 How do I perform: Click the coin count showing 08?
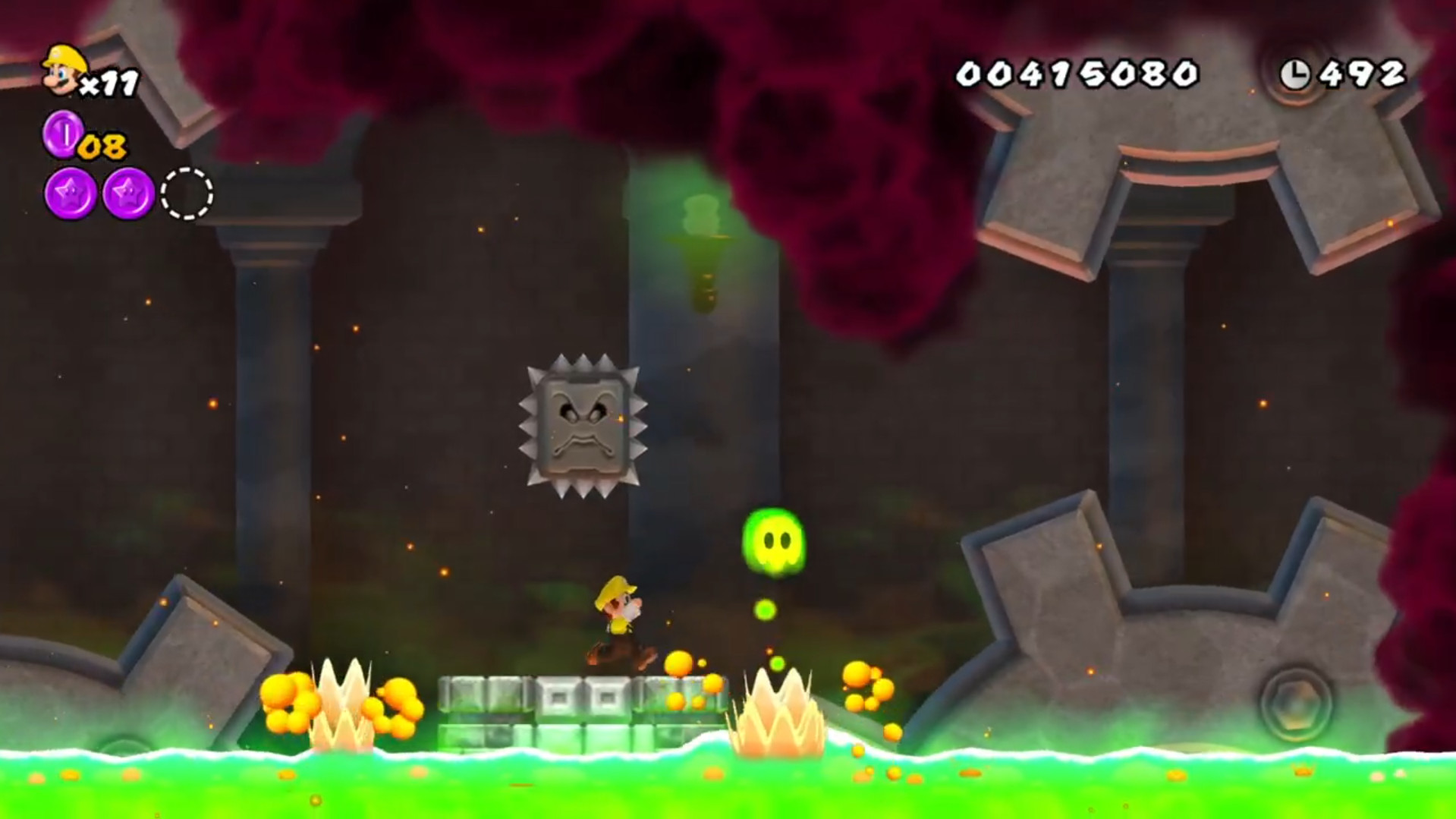click(102, 144)
